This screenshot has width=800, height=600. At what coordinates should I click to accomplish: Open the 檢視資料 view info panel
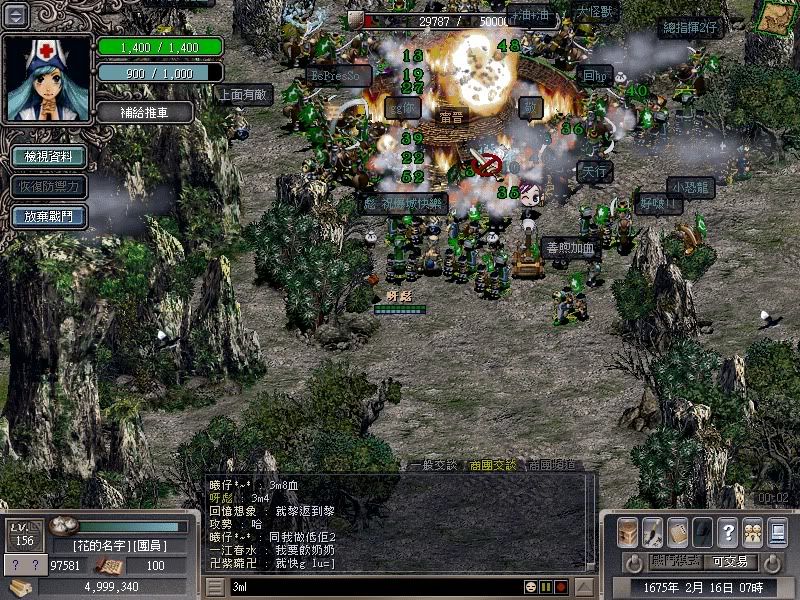(47, 157)
